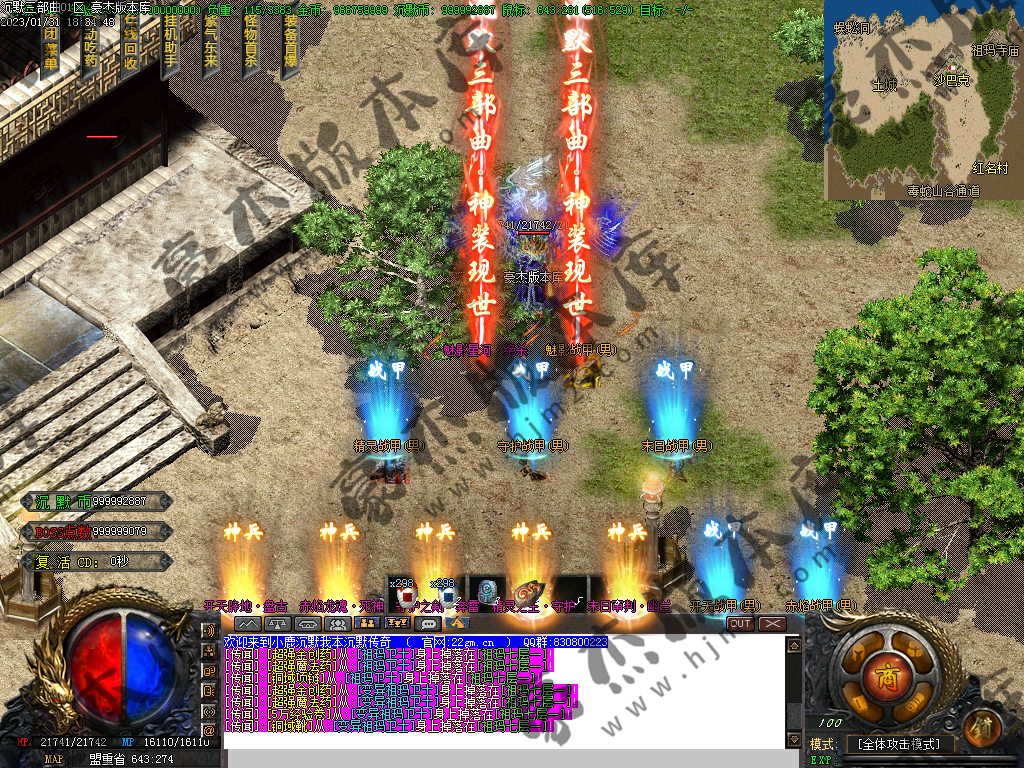Image resolution: width=1024 pixels, height=768 pixels.
Task: Click the 关闭菜单 banner button
Action: click(51, 47)
